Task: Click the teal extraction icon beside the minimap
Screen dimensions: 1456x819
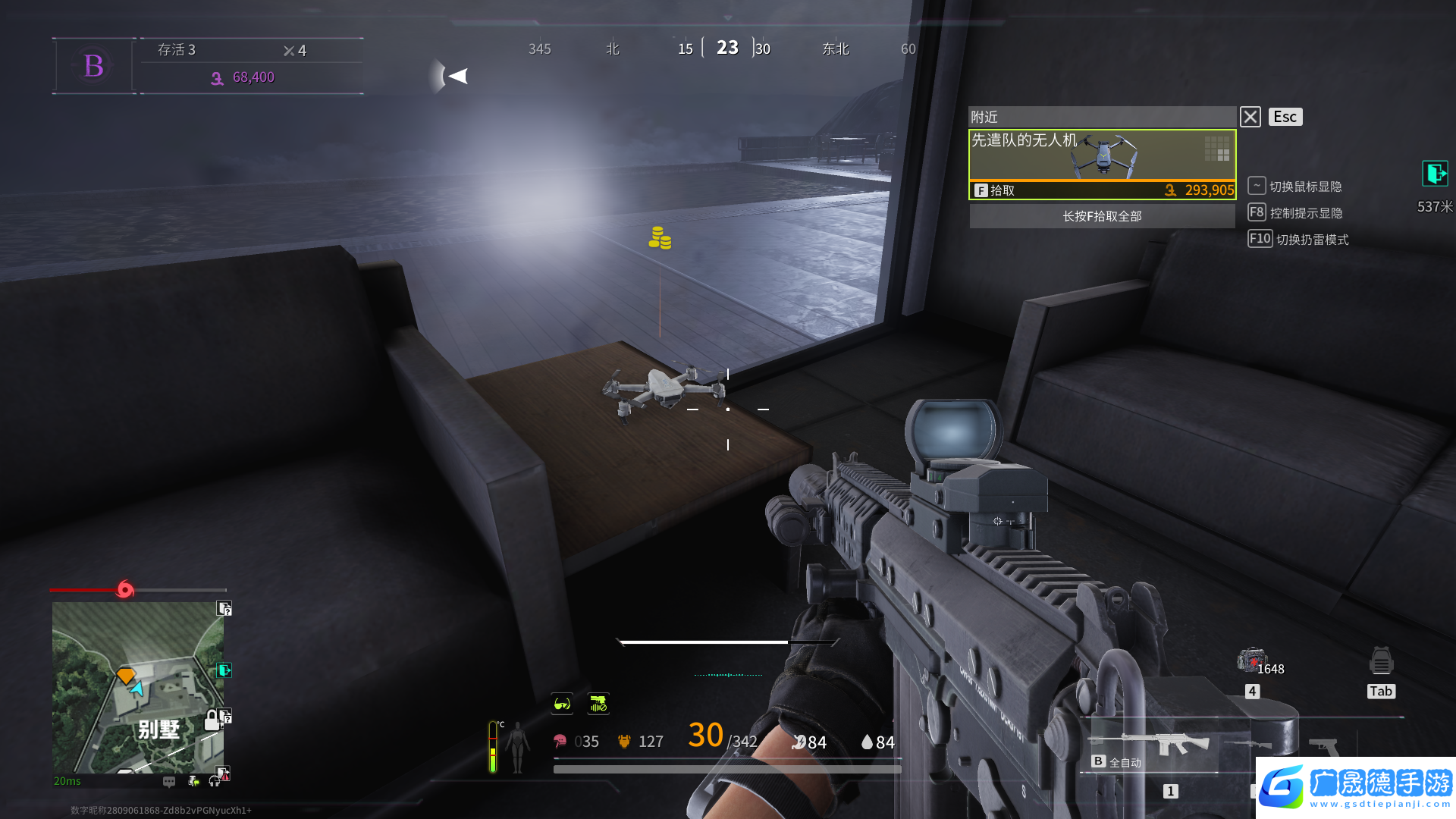Action: [224, 670]
